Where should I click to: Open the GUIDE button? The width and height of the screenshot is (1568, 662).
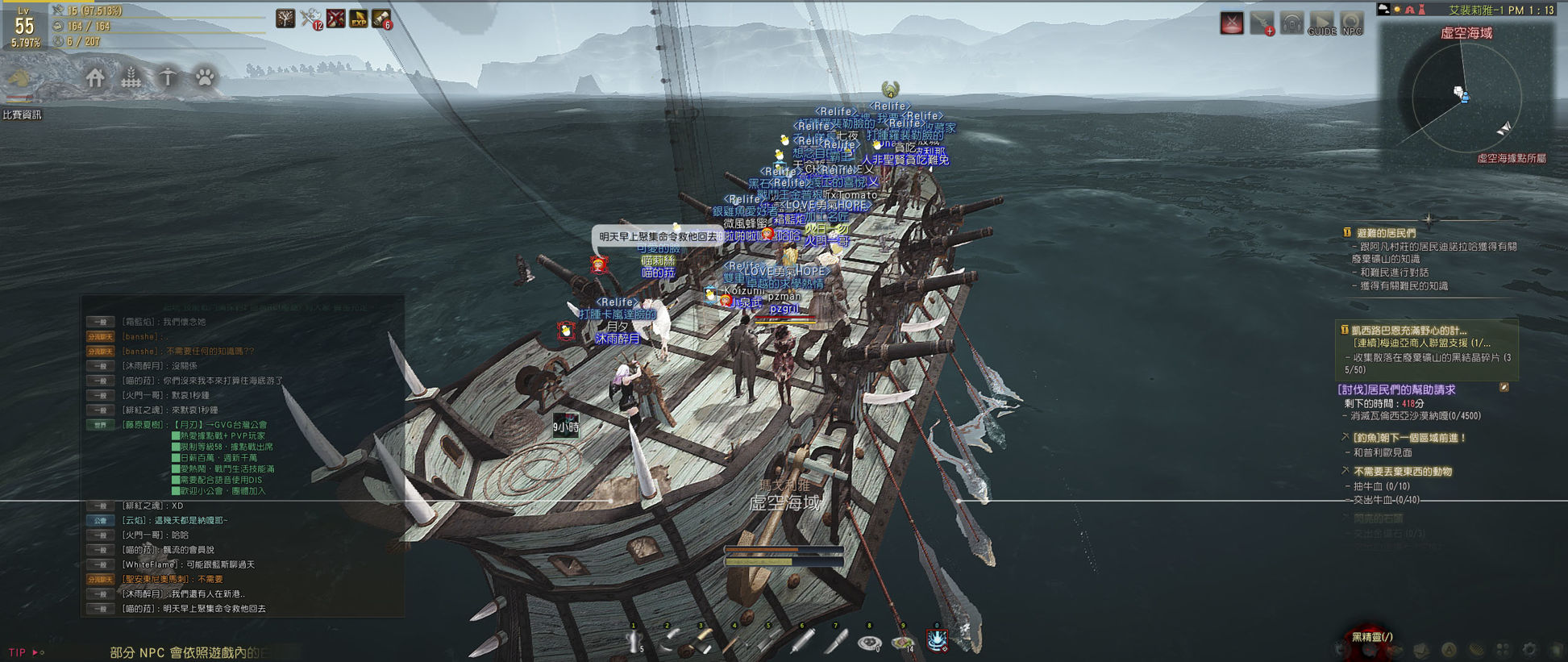pos(1321,23)
